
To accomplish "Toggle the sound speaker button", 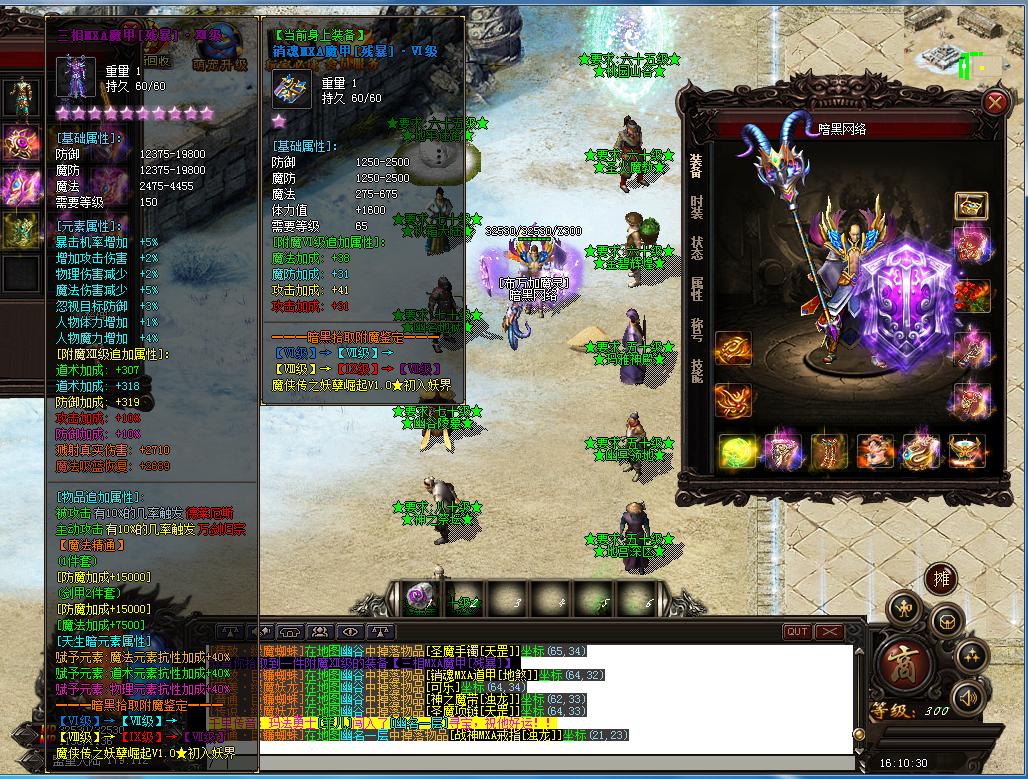I will click(x=967, y=696).
